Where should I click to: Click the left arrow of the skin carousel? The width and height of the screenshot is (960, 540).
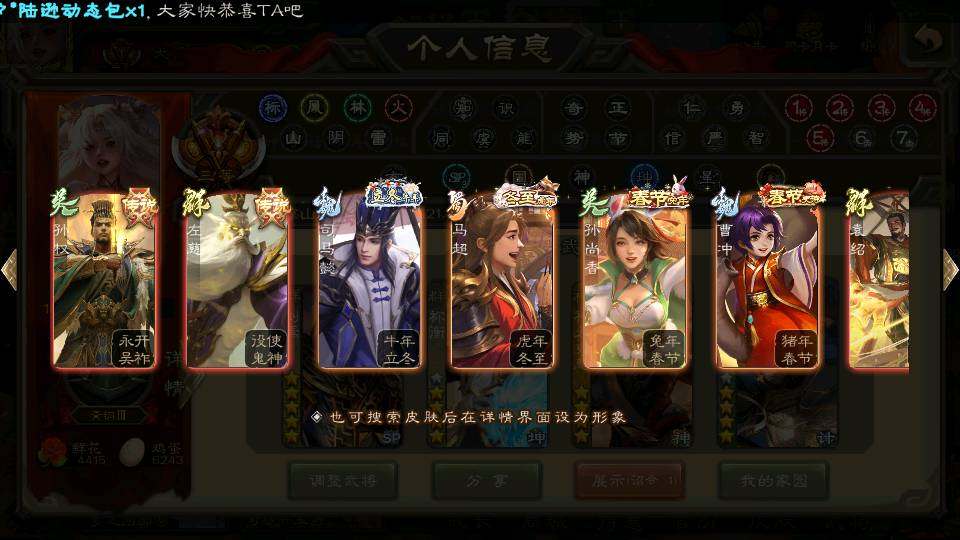coord(10,269)
